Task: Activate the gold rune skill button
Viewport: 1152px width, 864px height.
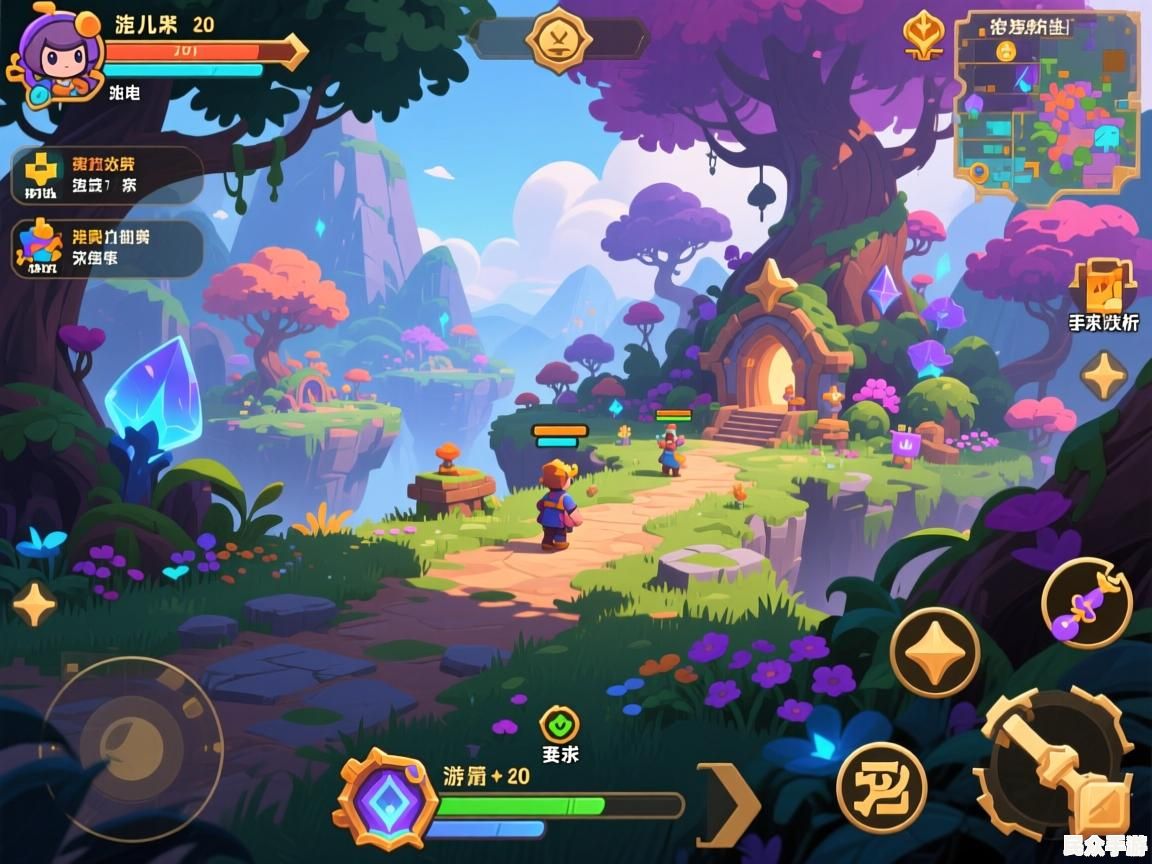Action: (881, 787)
